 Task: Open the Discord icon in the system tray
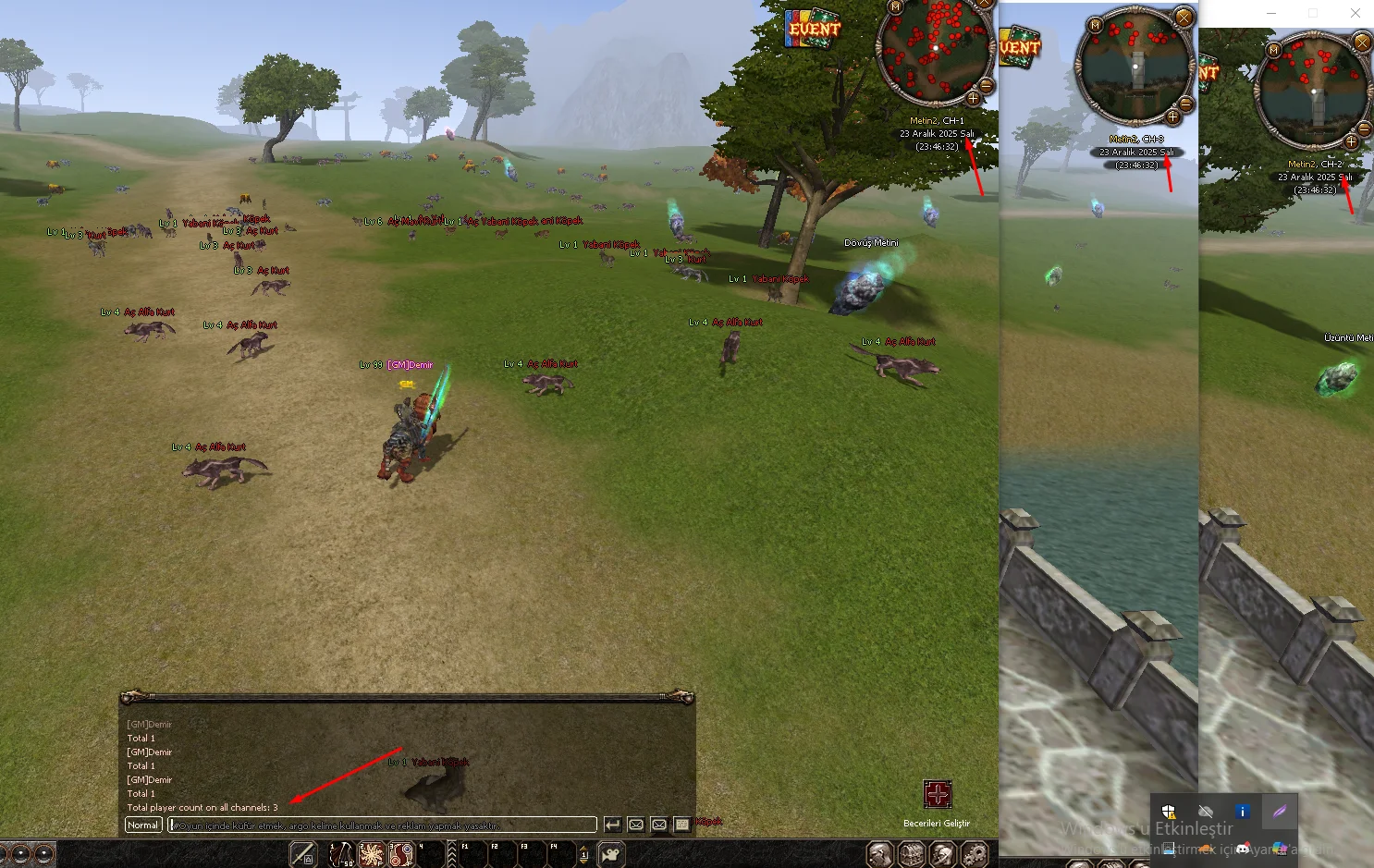(x=1243, y=848)
